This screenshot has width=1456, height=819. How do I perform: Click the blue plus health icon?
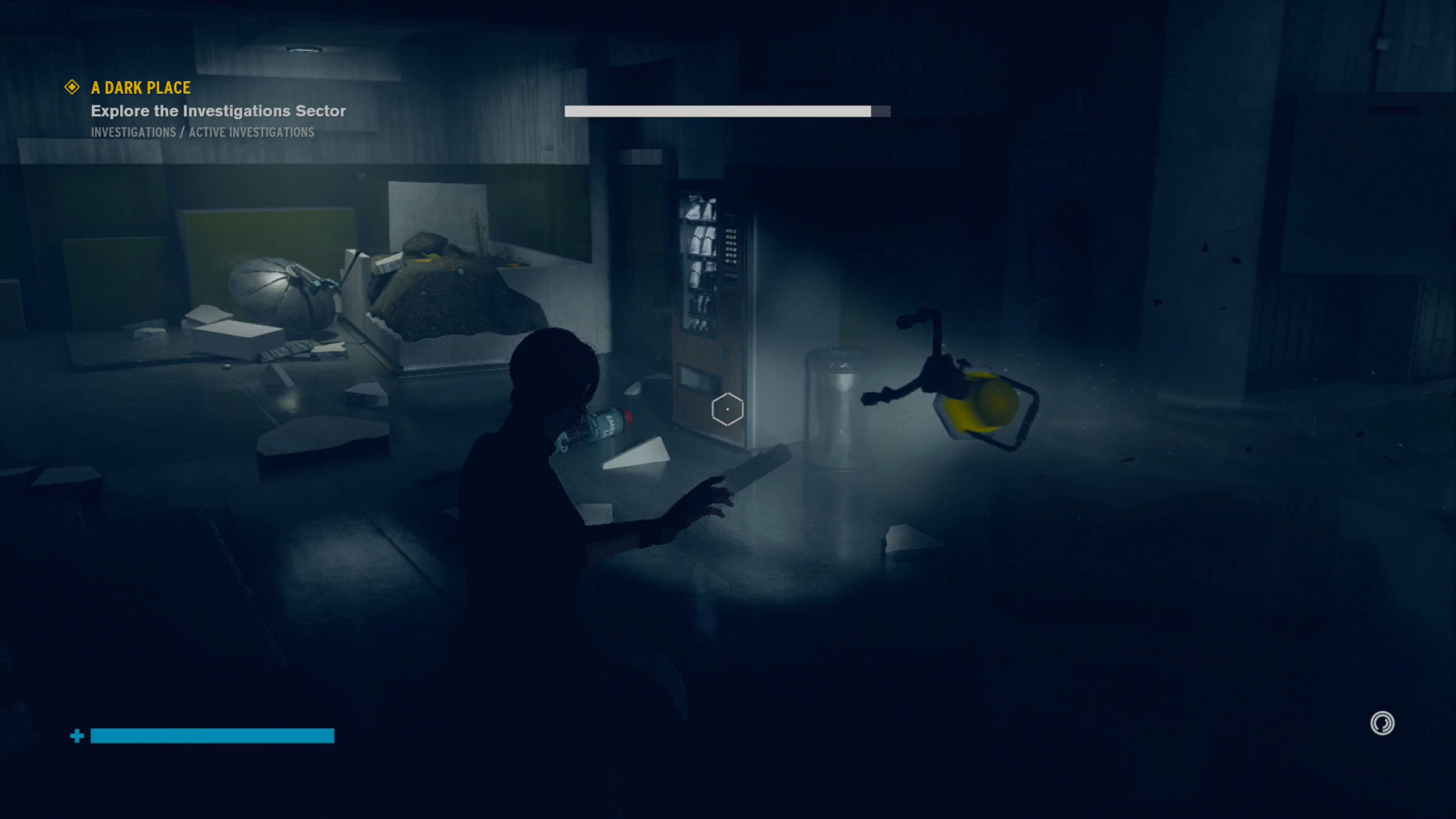click(77, 734)
